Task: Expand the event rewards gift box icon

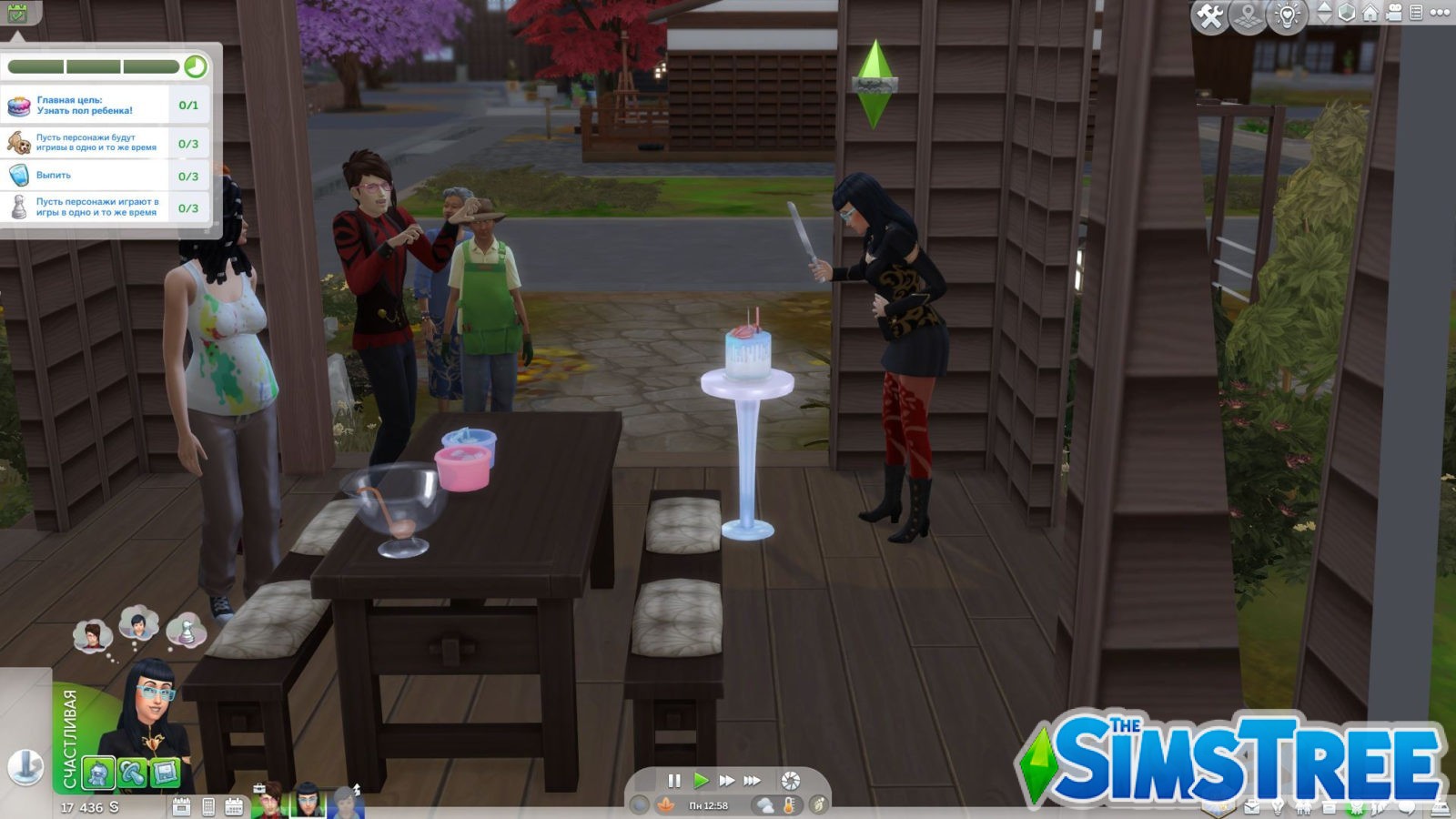Action: 17,13
